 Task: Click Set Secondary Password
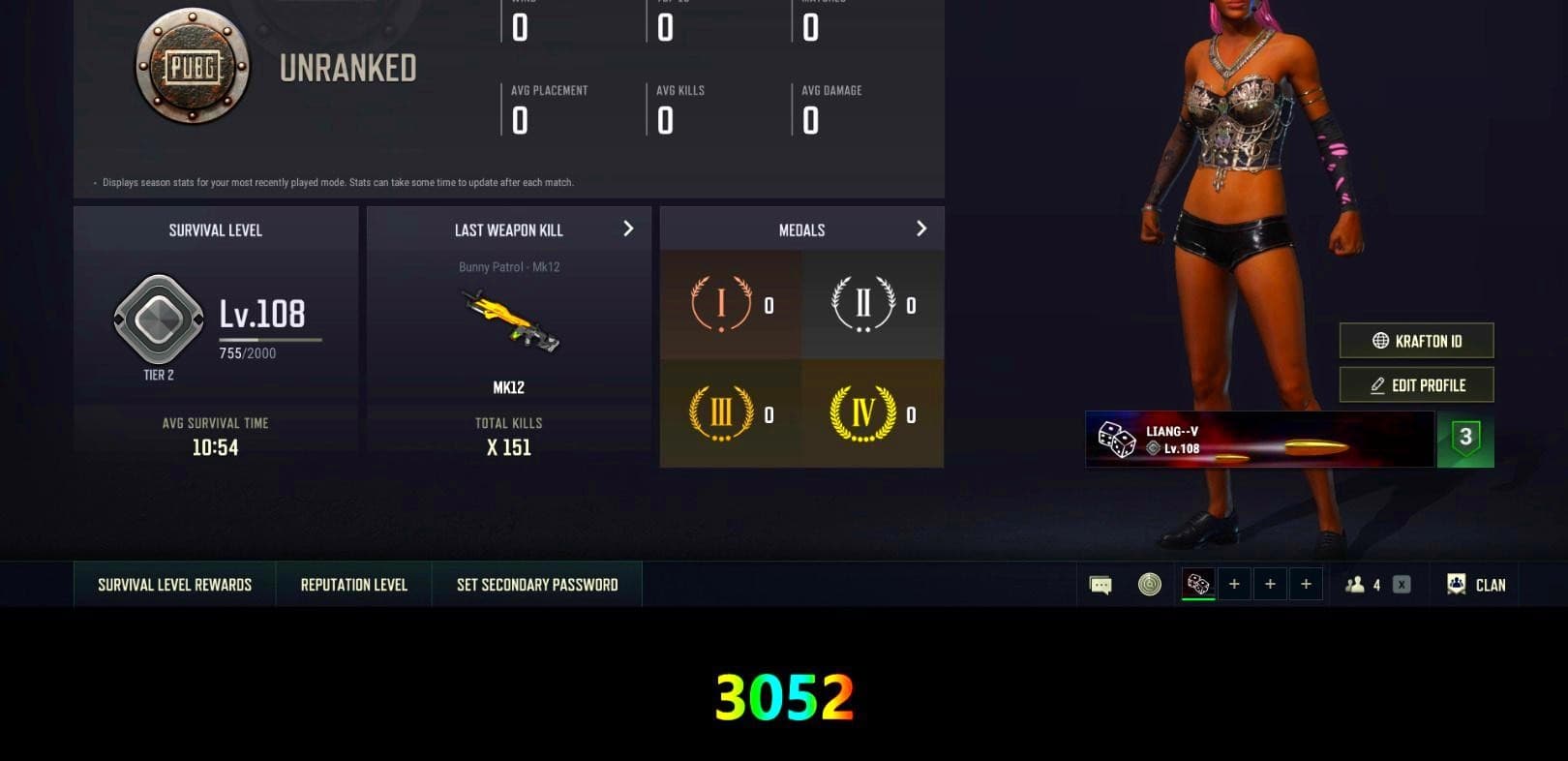(536, 584)
